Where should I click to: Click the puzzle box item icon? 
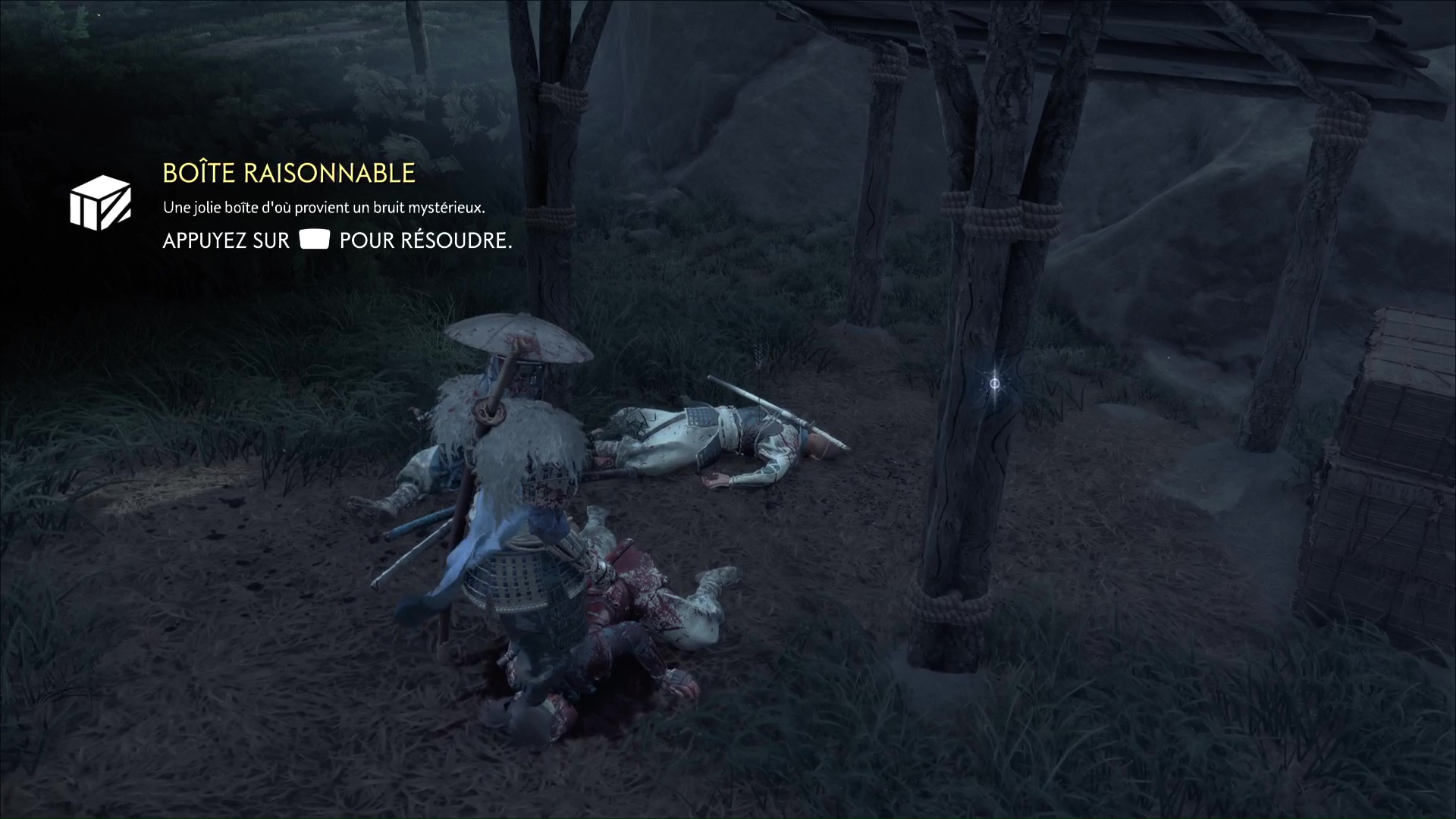point(100,202)
